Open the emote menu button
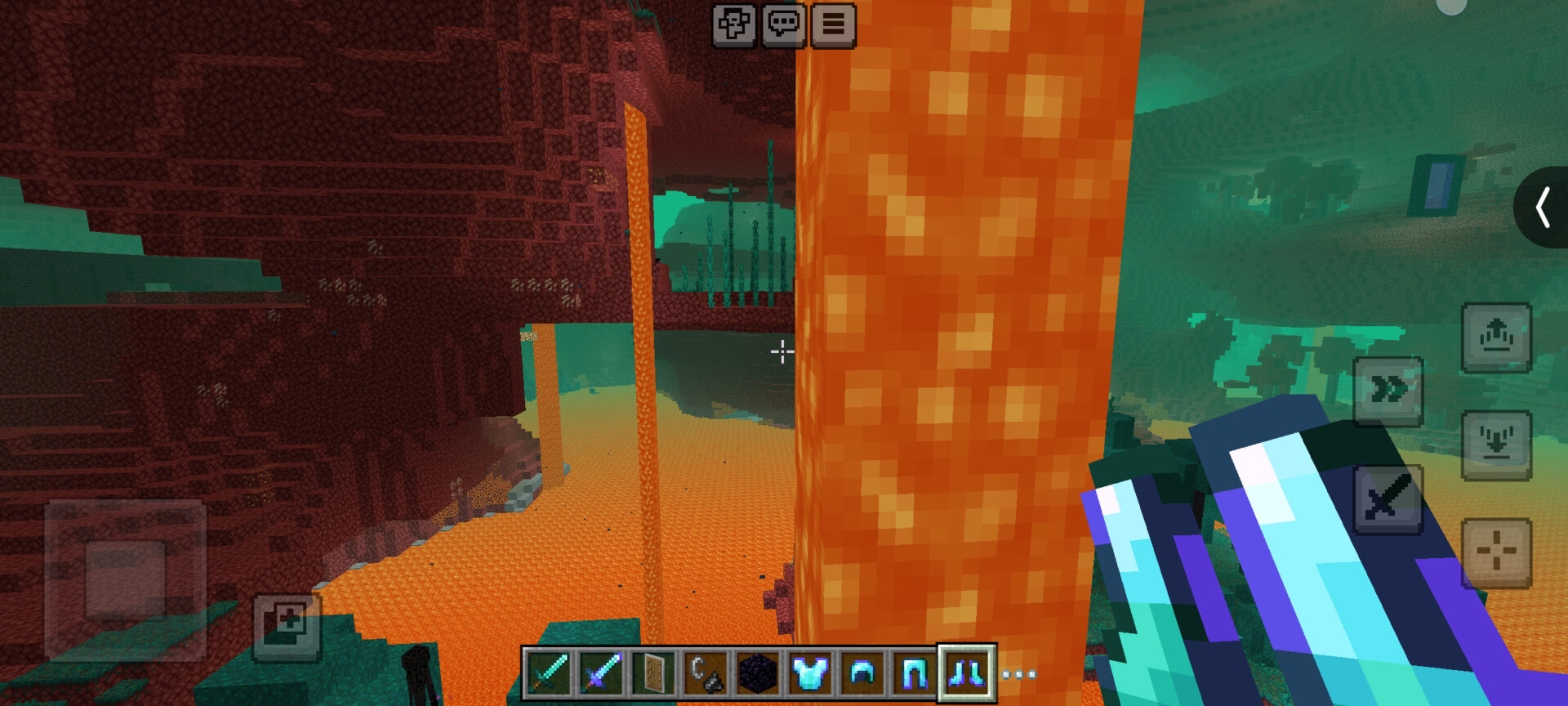This screenshot has width=1568, height=706. pos(733,25)
